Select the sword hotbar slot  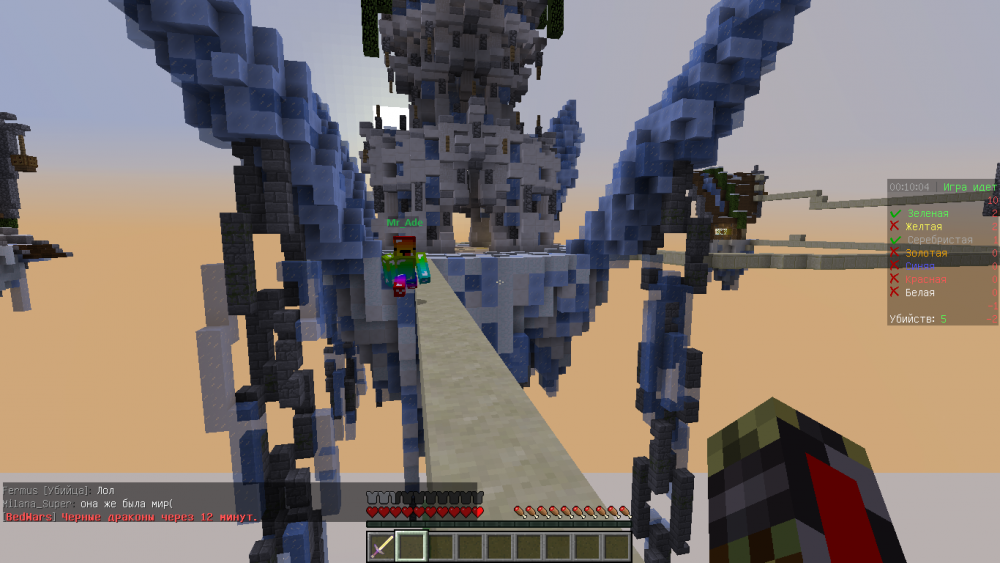pos(382,546)
